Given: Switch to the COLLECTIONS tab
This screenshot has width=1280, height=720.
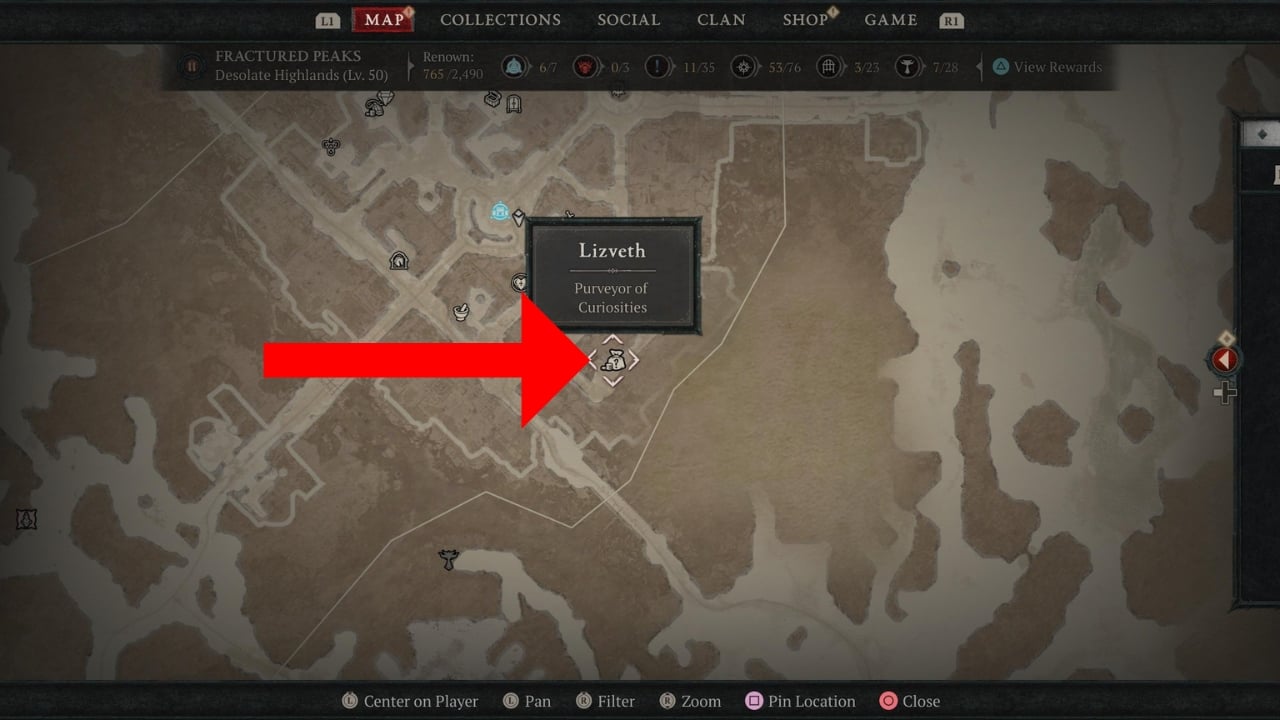Looking at the screenshot, I should tap(500, 19).
